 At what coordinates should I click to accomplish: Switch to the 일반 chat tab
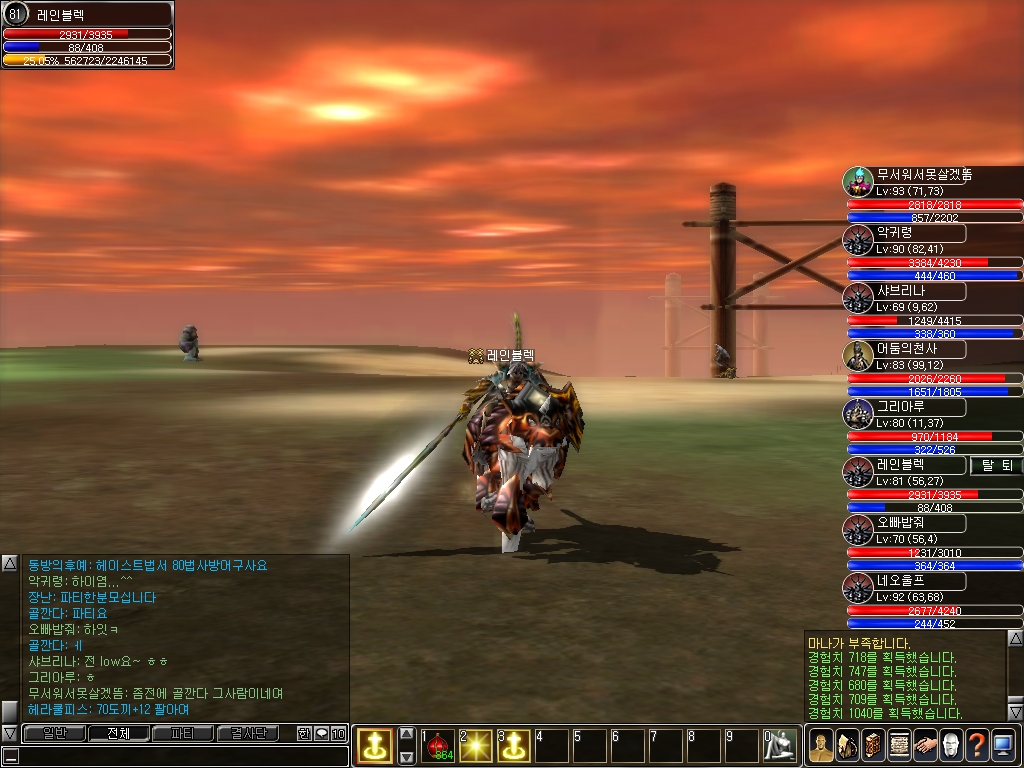(53, 733)
